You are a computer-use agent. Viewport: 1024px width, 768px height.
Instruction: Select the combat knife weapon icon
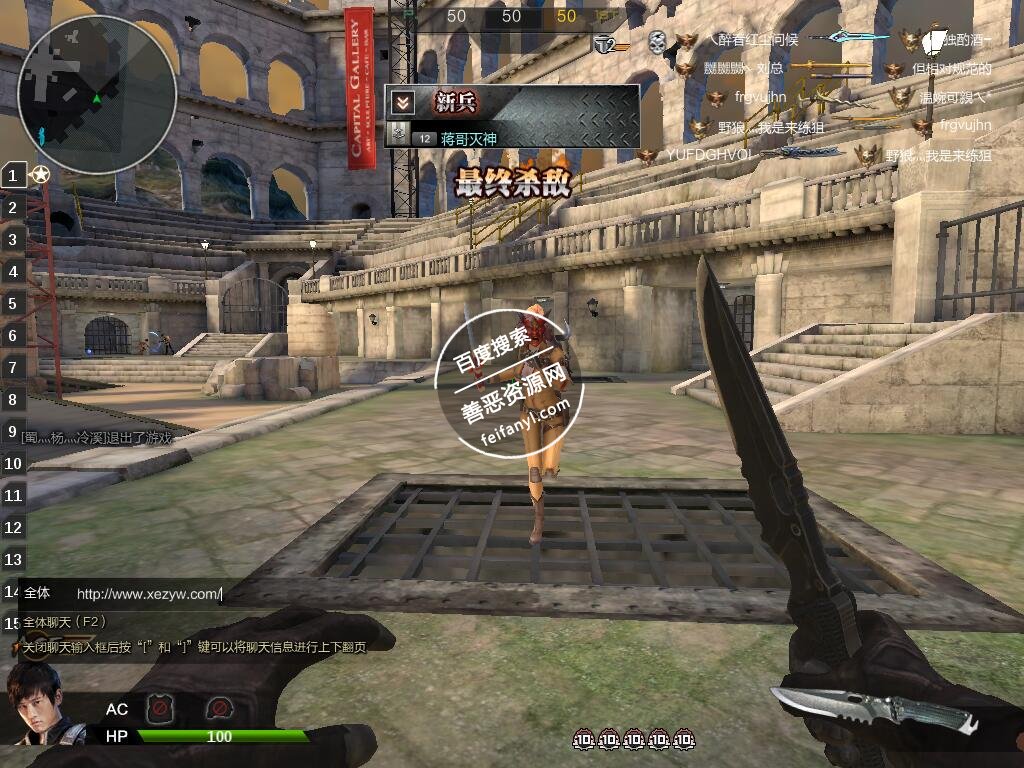875,708
